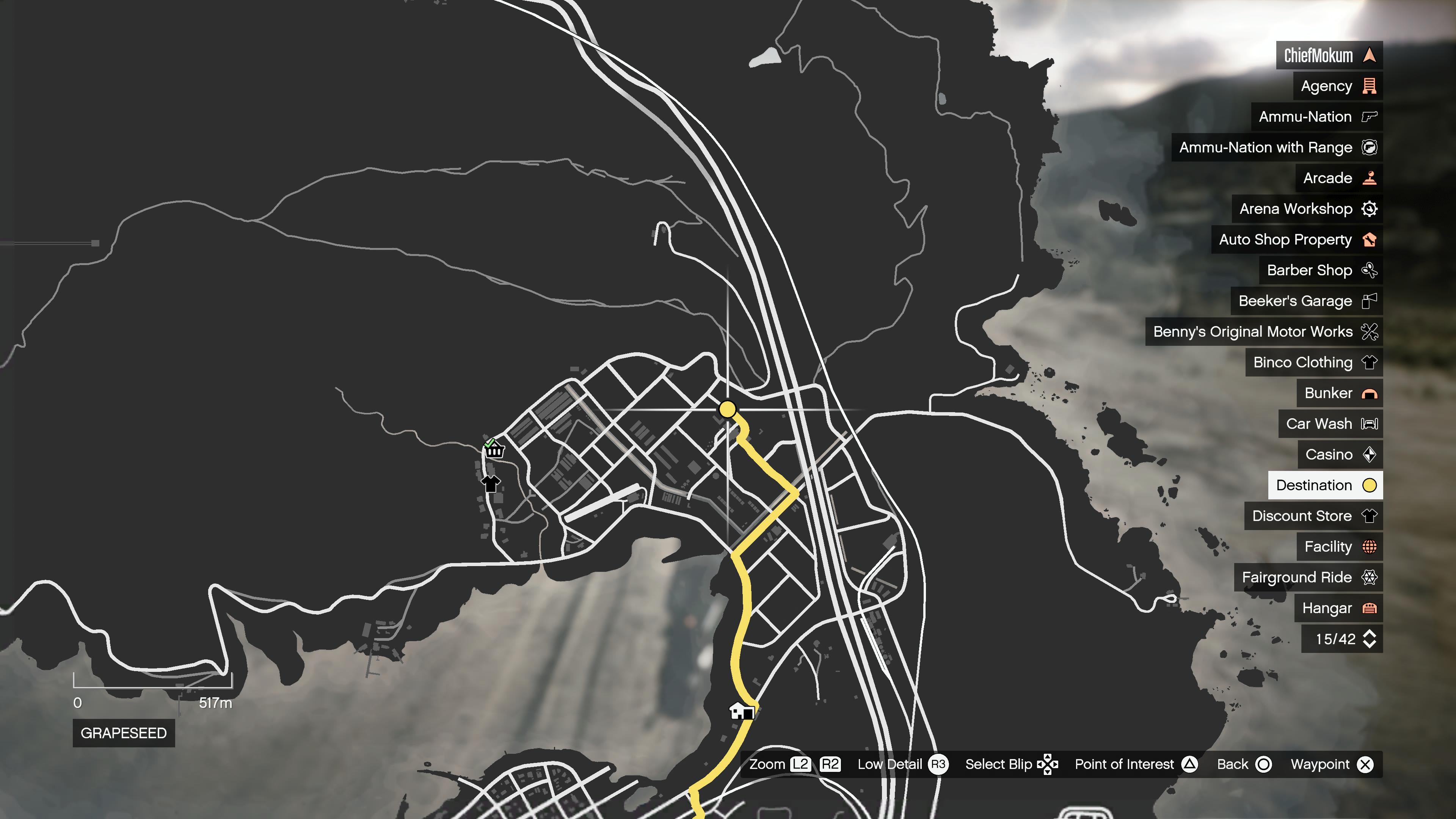Select the Hangar legend entry
The image size is (1456, 819).
click(1338, 608)
